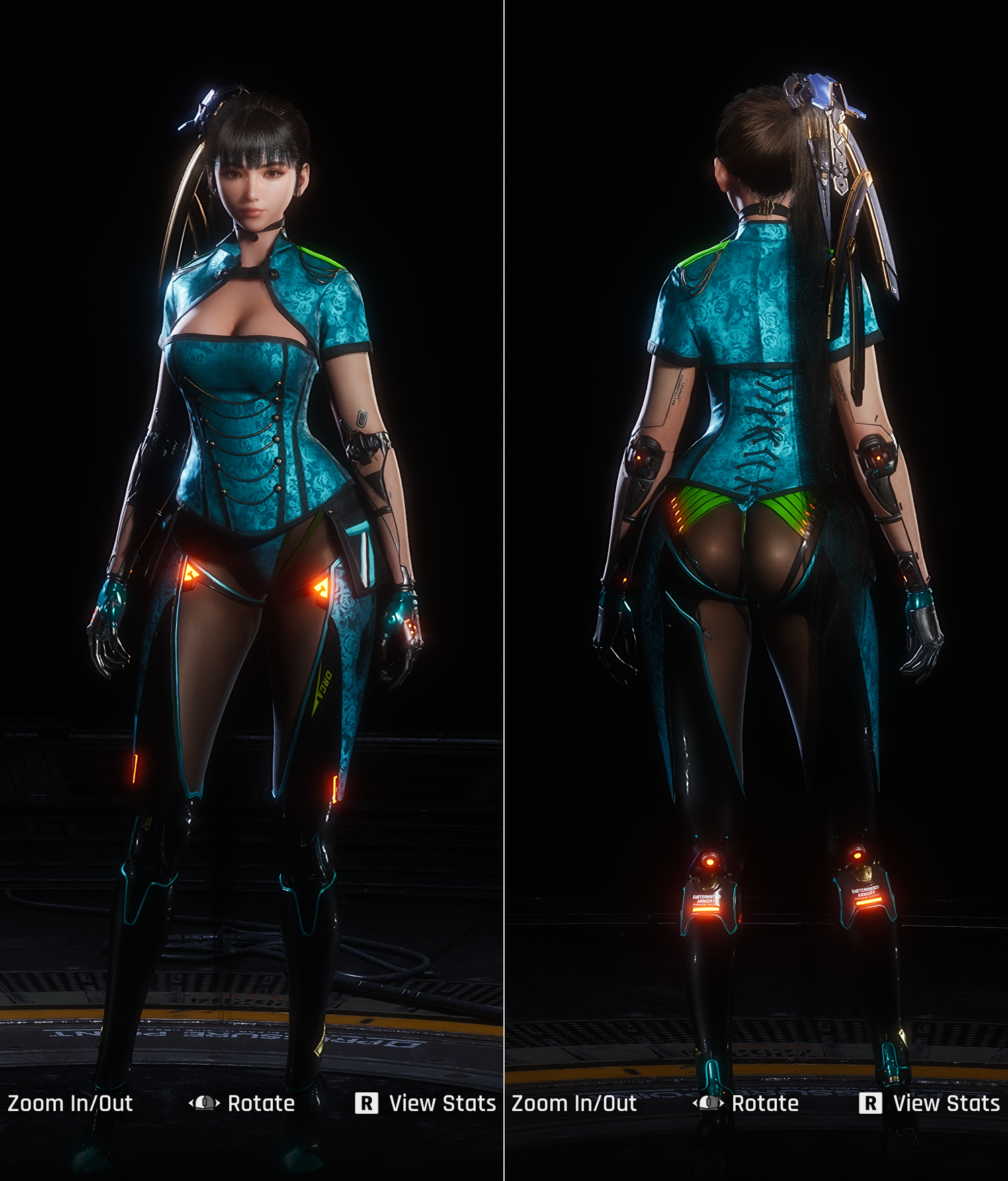Click the Easternwood Armory badge on the left boot

[x=706, y=899]
